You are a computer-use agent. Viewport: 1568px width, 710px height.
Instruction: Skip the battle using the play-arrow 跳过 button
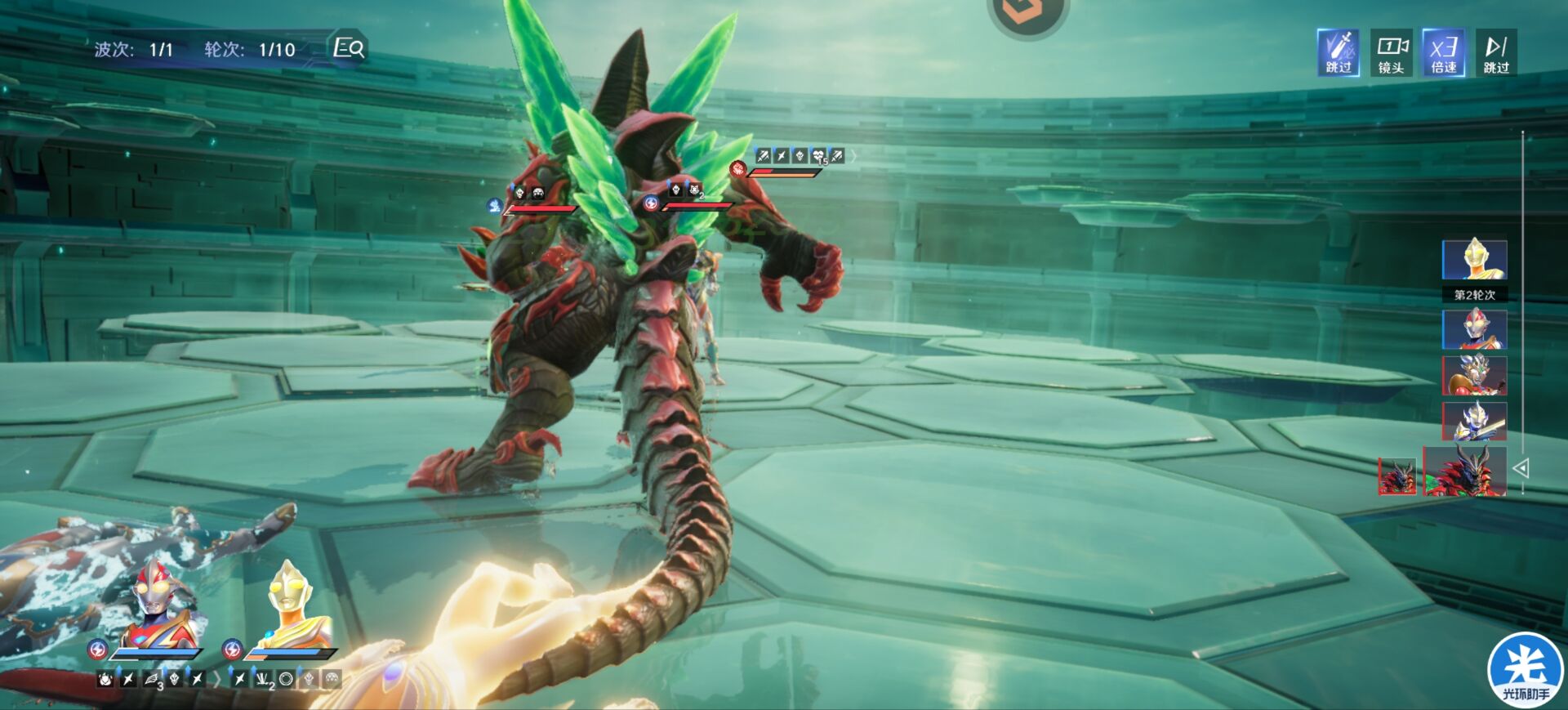(x=1495, y=52)
